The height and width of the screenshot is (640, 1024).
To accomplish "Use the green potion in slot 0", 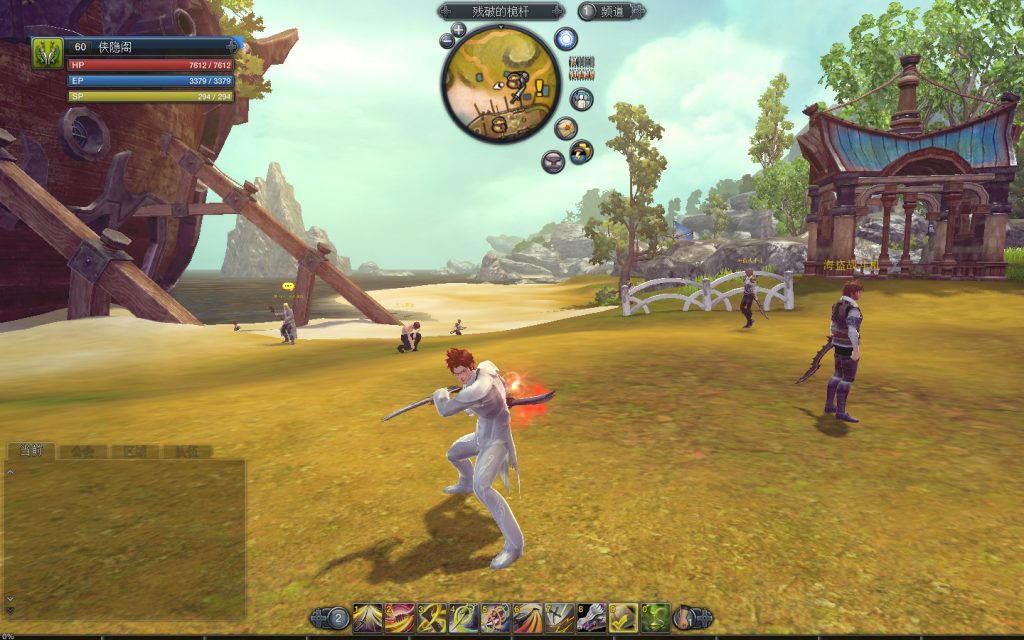I will click(656, 617).
